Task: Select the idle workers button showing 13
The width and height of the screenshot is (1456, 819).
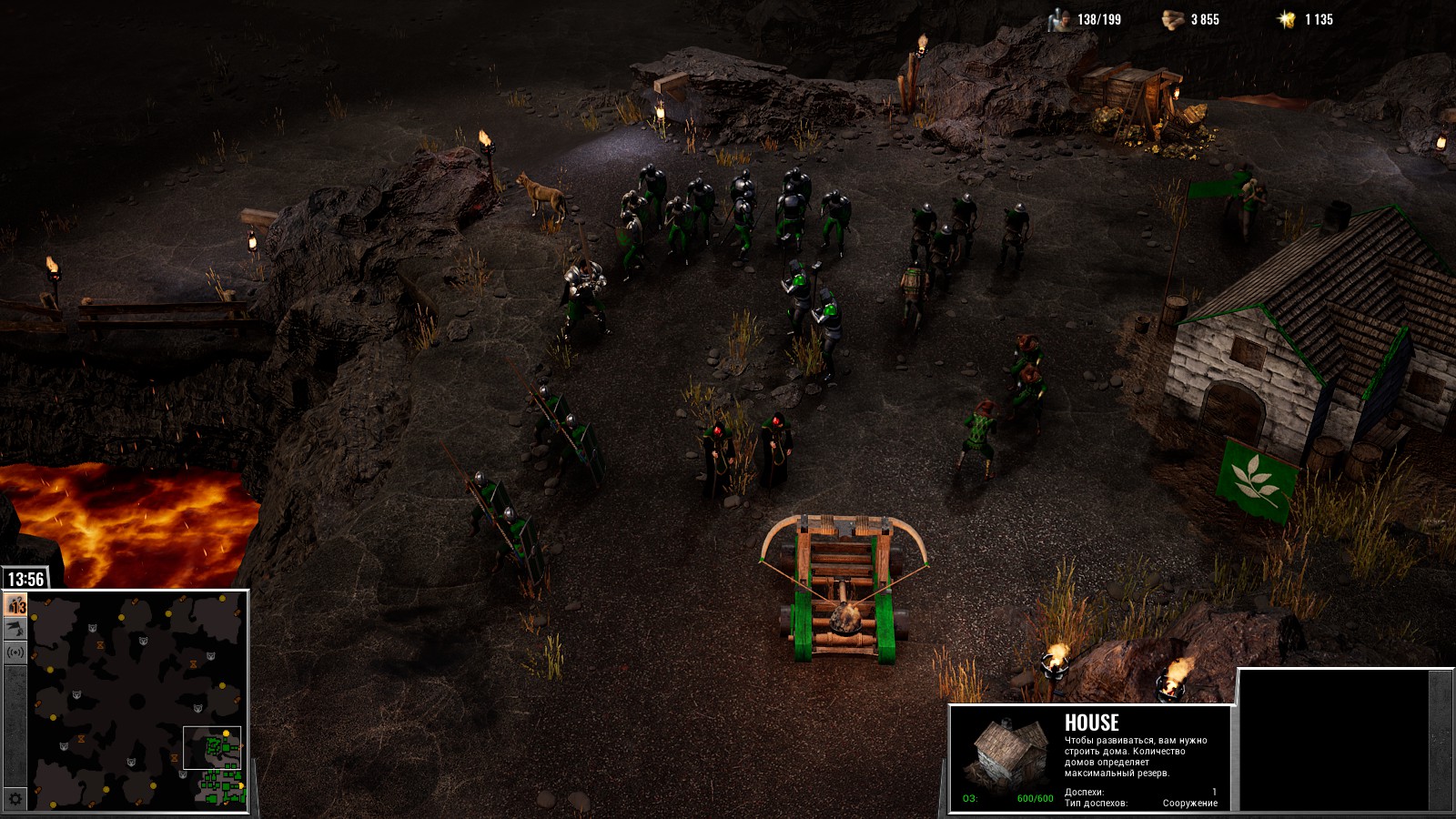Action: (x=15, y=605)
